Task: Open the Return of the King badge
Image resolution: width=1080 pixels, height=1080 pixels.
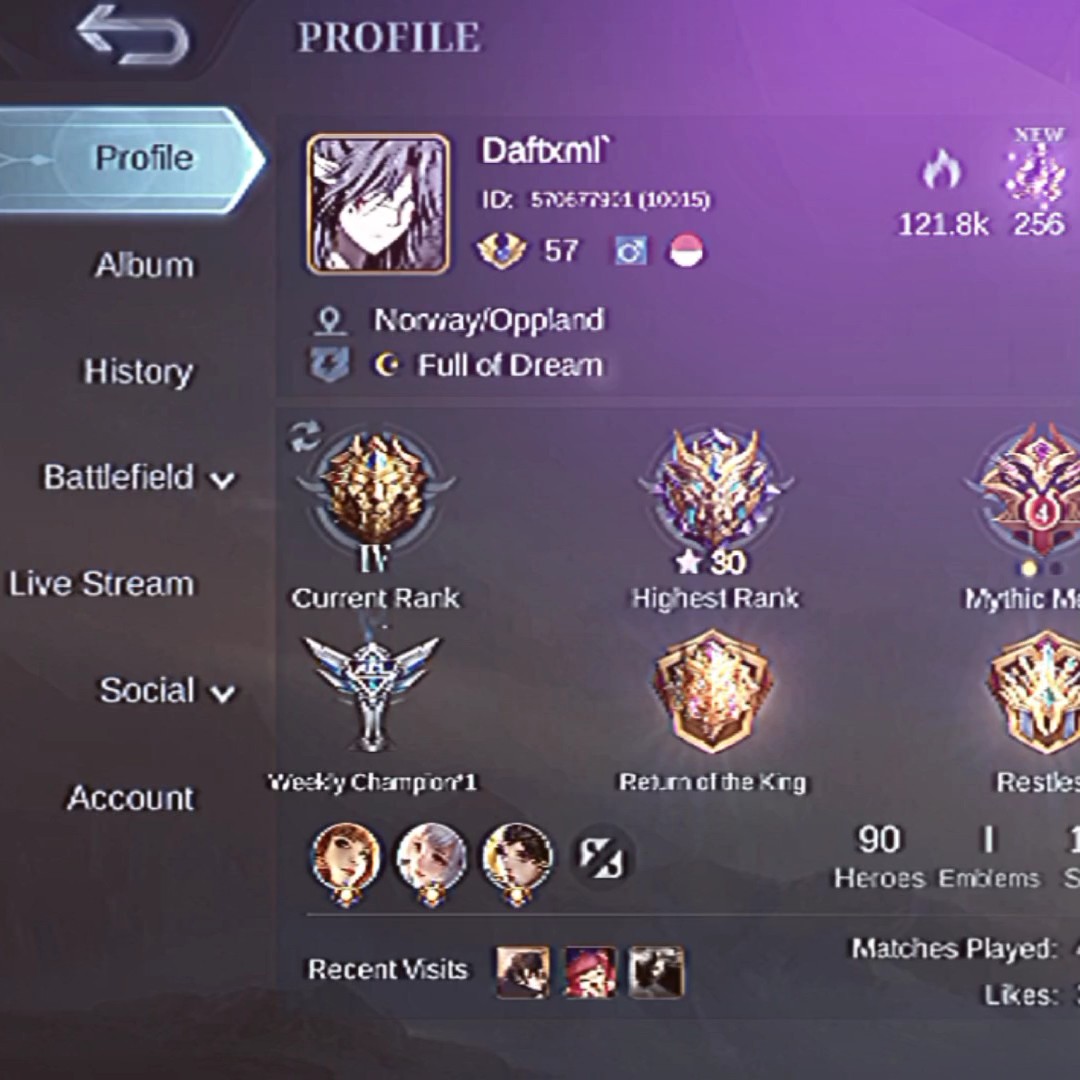Action: [712, 692]
